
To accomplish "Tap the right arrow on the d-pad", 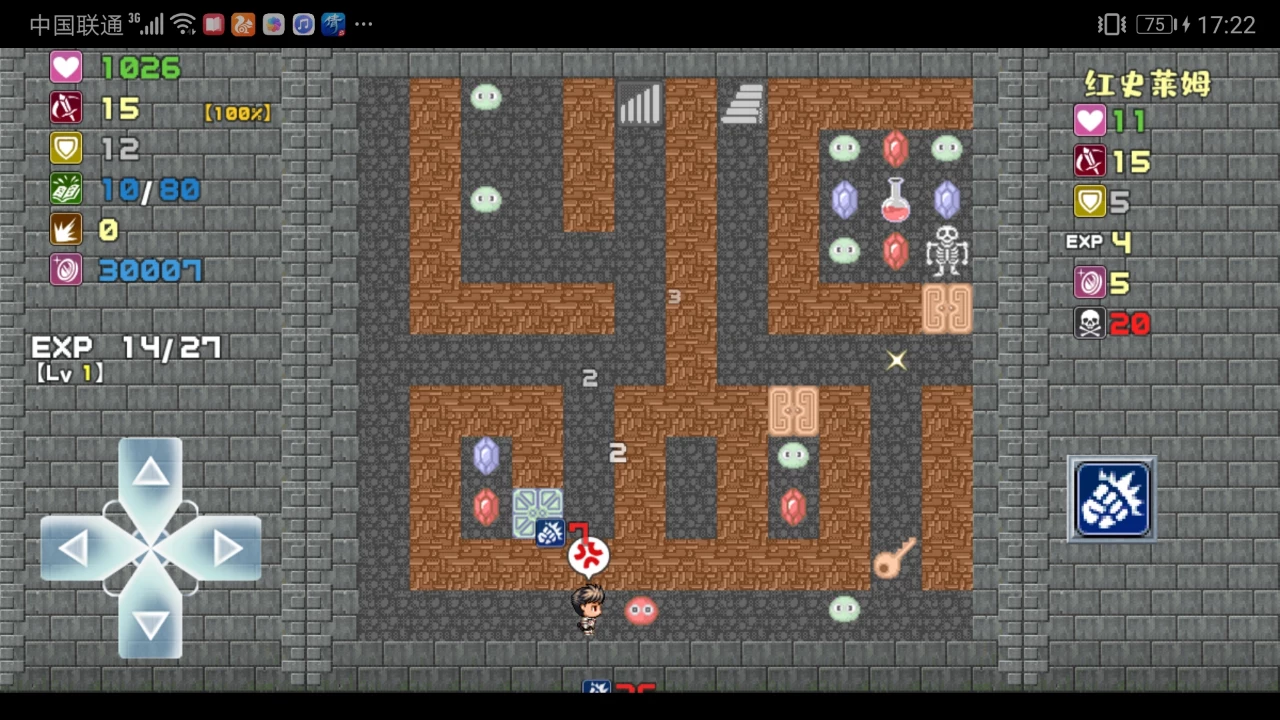I will (x=228, y=548).
